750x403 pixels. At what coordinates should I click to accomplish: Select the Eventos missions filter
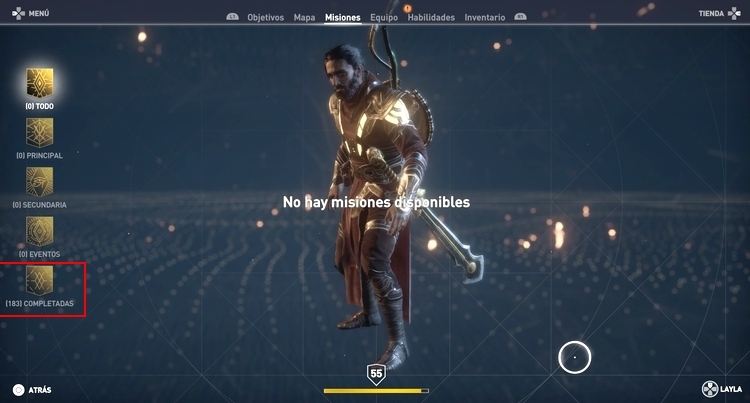coord(40,231)
